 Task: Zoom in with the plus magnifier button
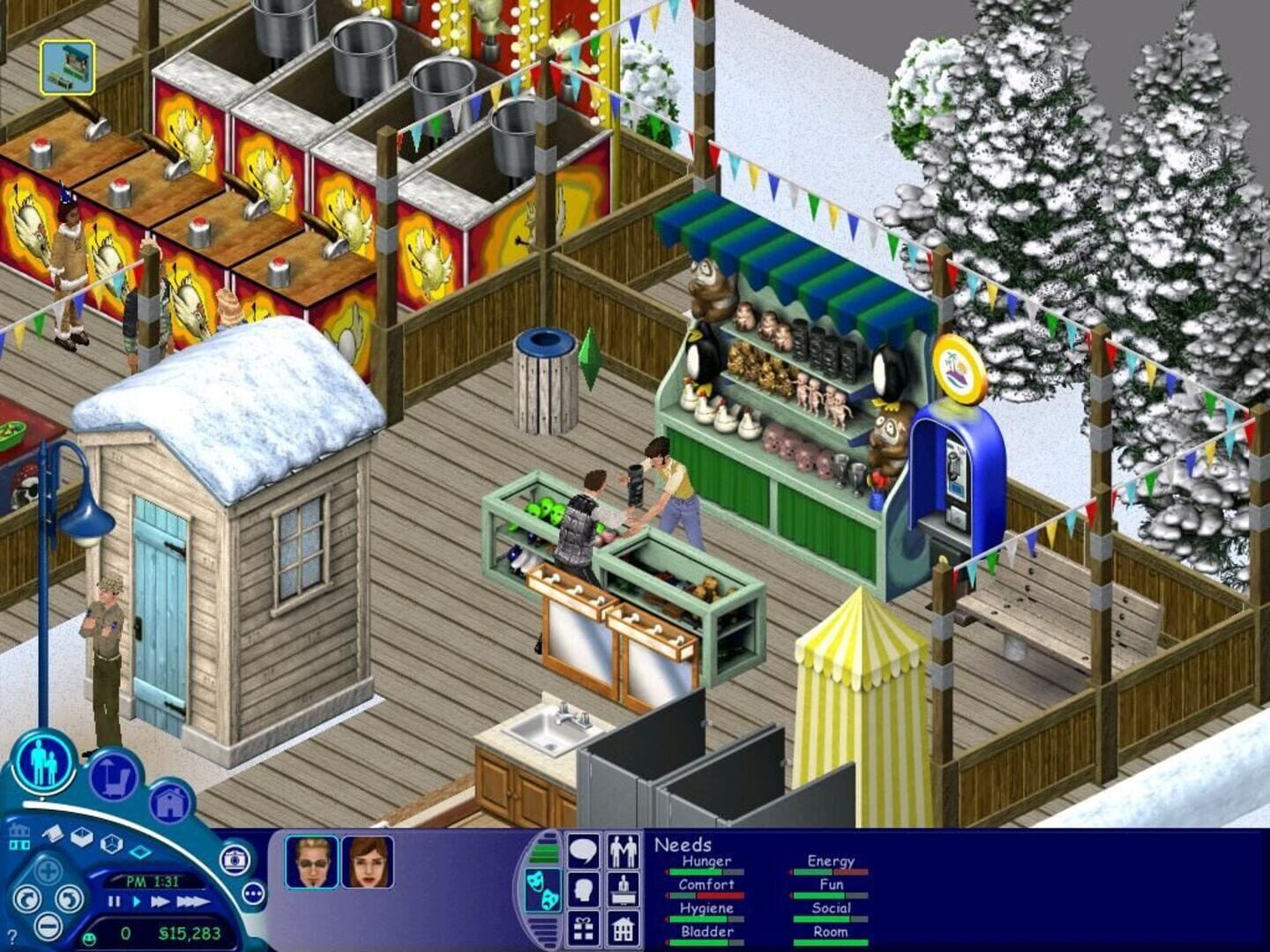click(x=48, y=871)
